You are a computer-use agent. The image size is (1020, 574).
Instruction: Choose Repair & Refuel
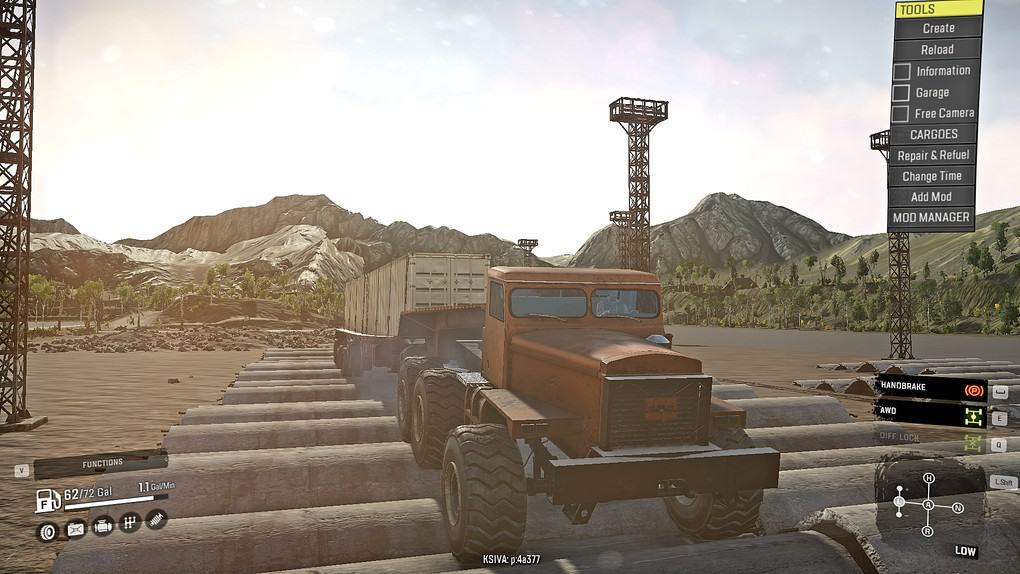[932, 155]
